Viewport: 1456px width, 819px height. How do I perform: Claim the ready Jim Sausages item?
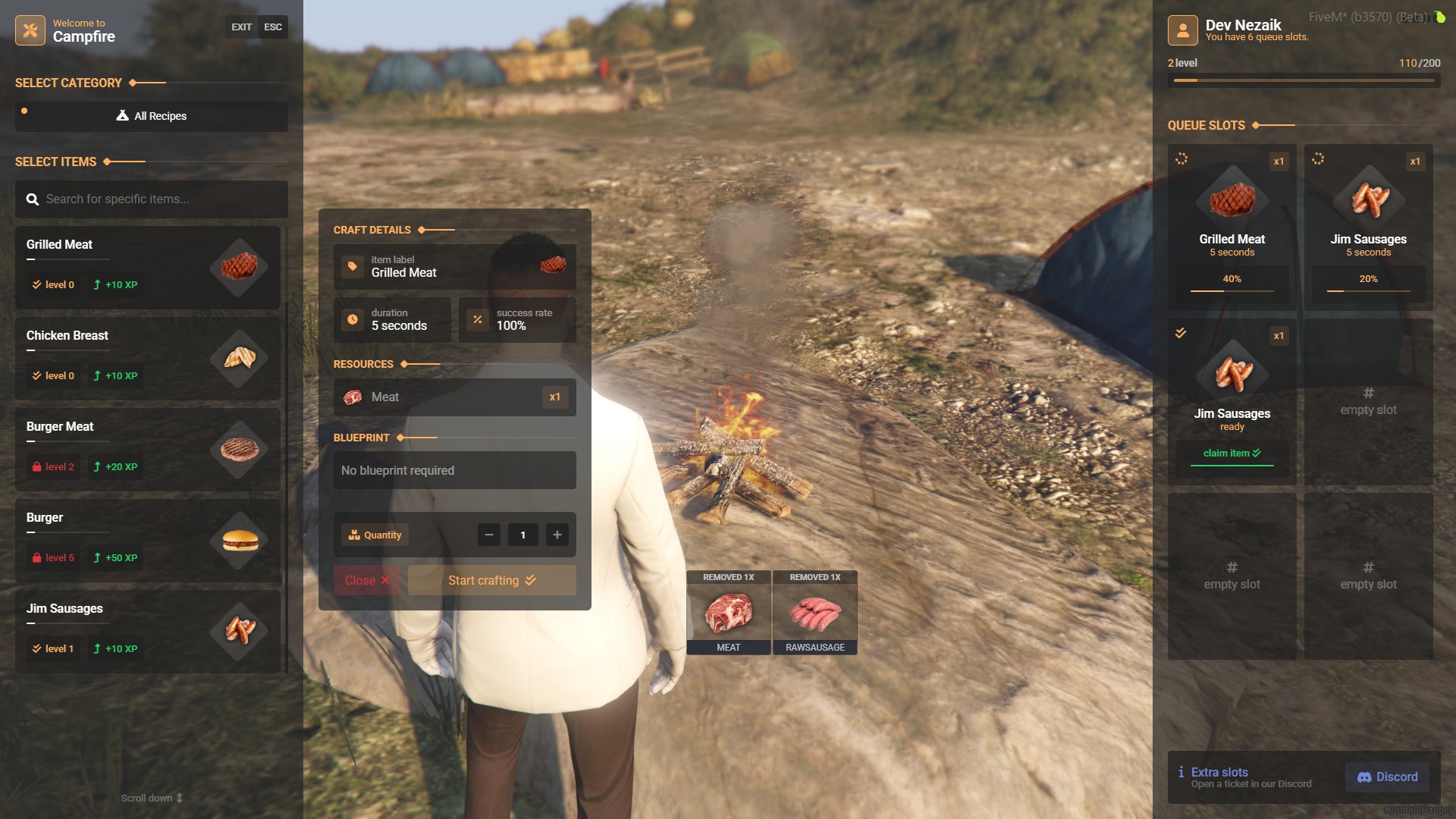tap(1232, 453)
